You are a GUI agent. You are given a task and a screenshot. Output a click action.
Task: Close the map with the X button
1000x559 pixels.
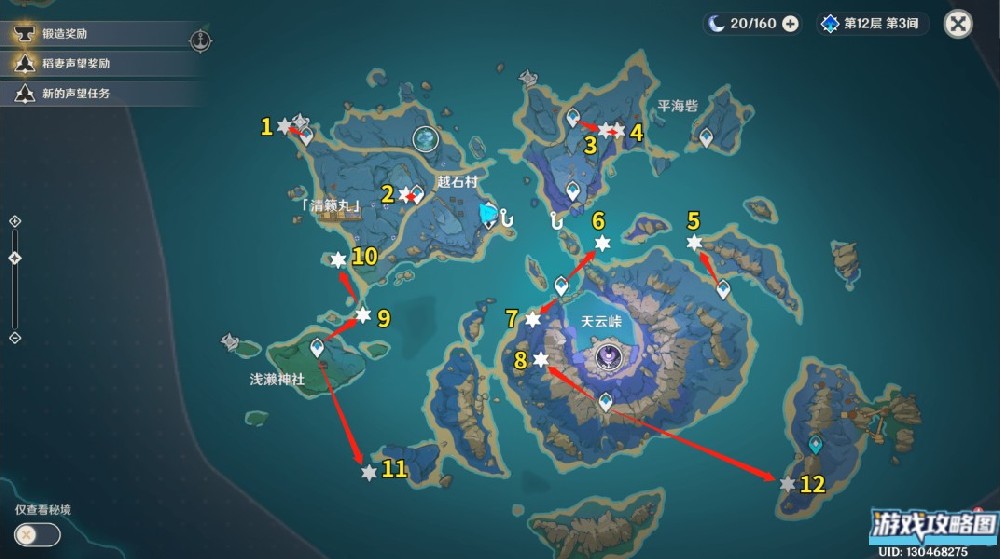pos(958,24)
